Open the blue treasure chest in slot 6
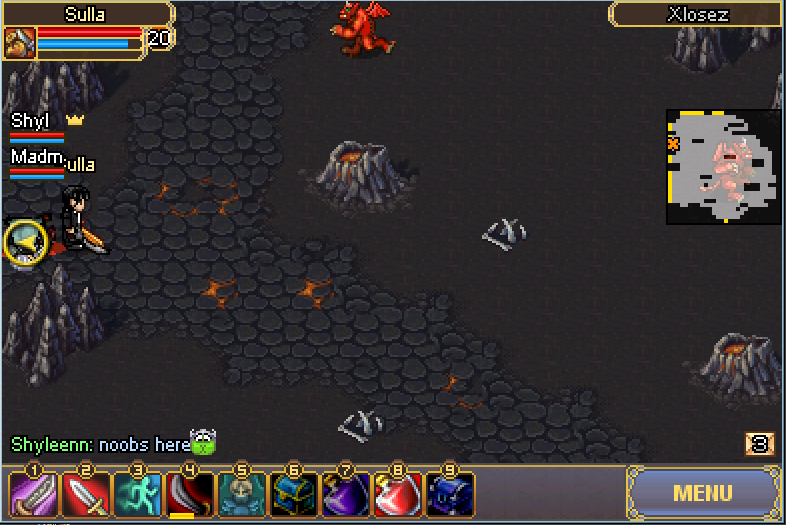This screenshot has height=525, width=786. click(x=293, y=494)
